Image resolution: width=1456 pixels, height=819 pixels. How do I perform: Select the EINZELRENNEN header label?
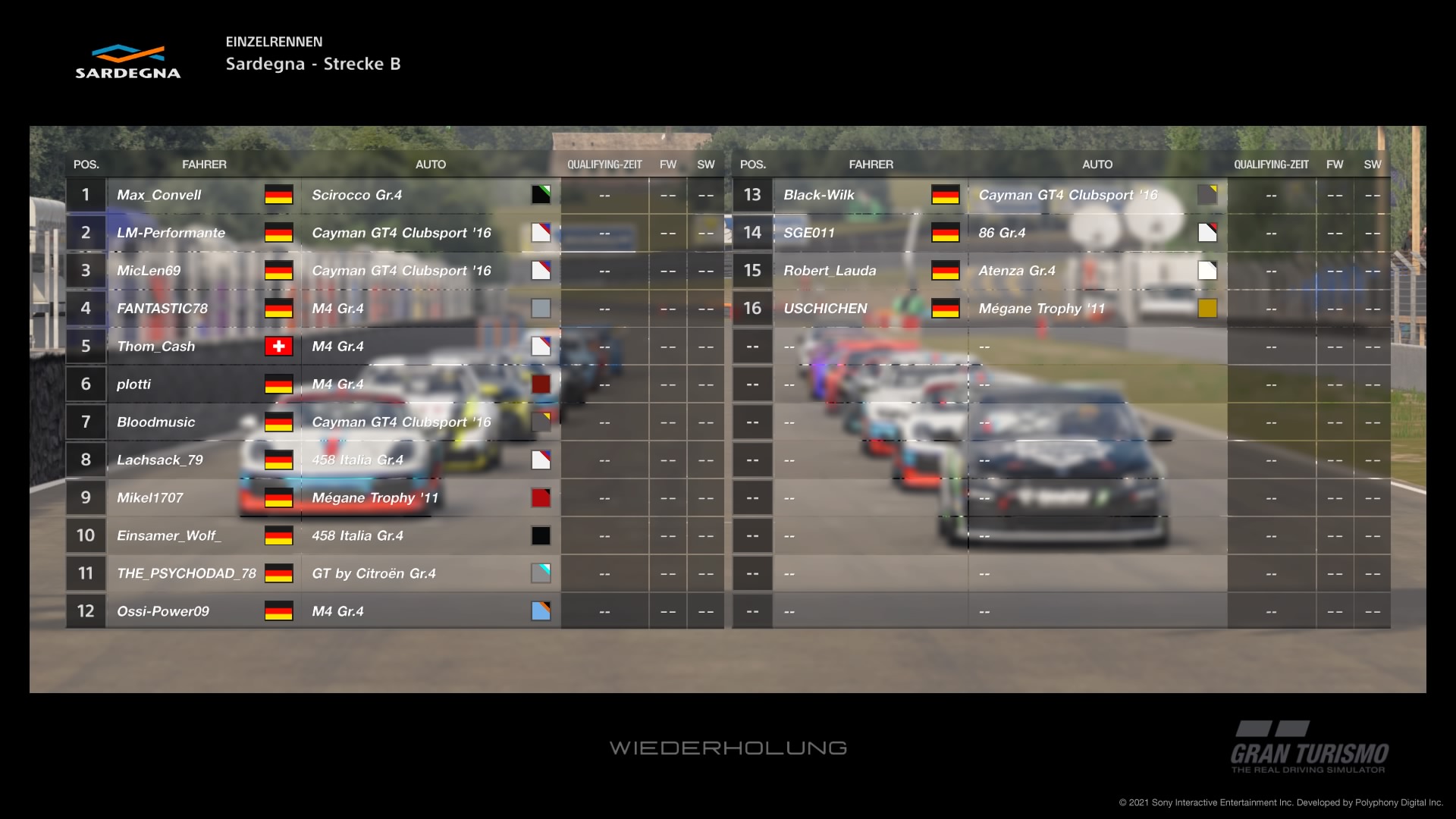click(275, 42)
